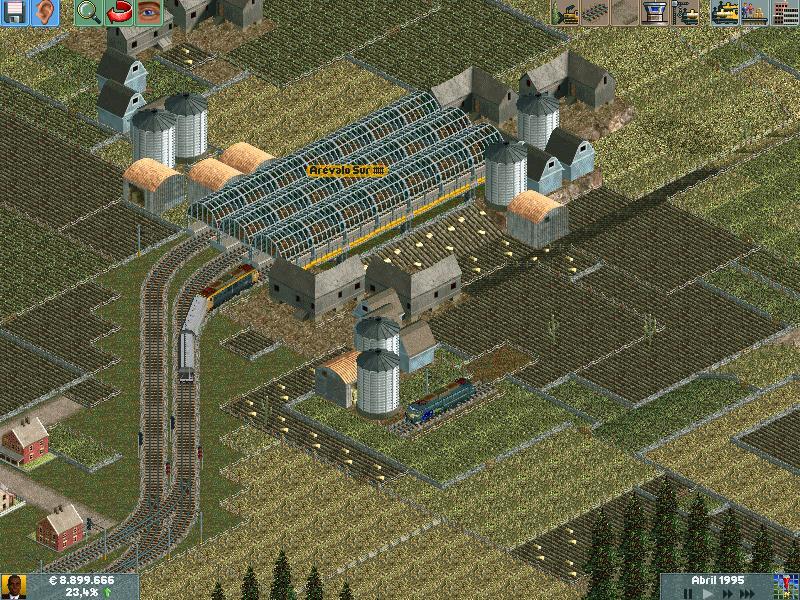
Task: Rotate the view with the red arrow
Action: [119, 13]
